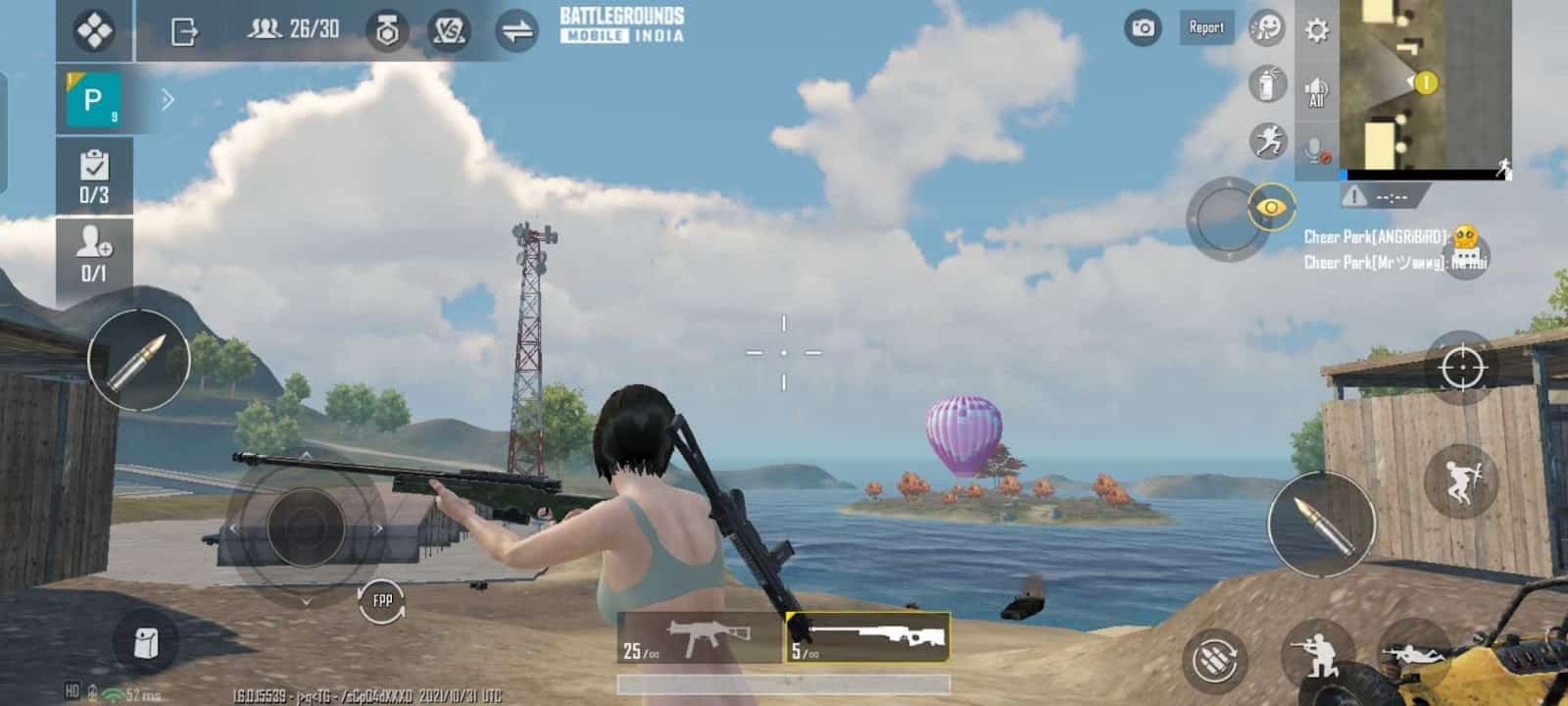Image resolution: width=1568 pixels, height=706 pixels.
Task: Tap the add friend icon showing 0/1
Action: coord(94,245)
